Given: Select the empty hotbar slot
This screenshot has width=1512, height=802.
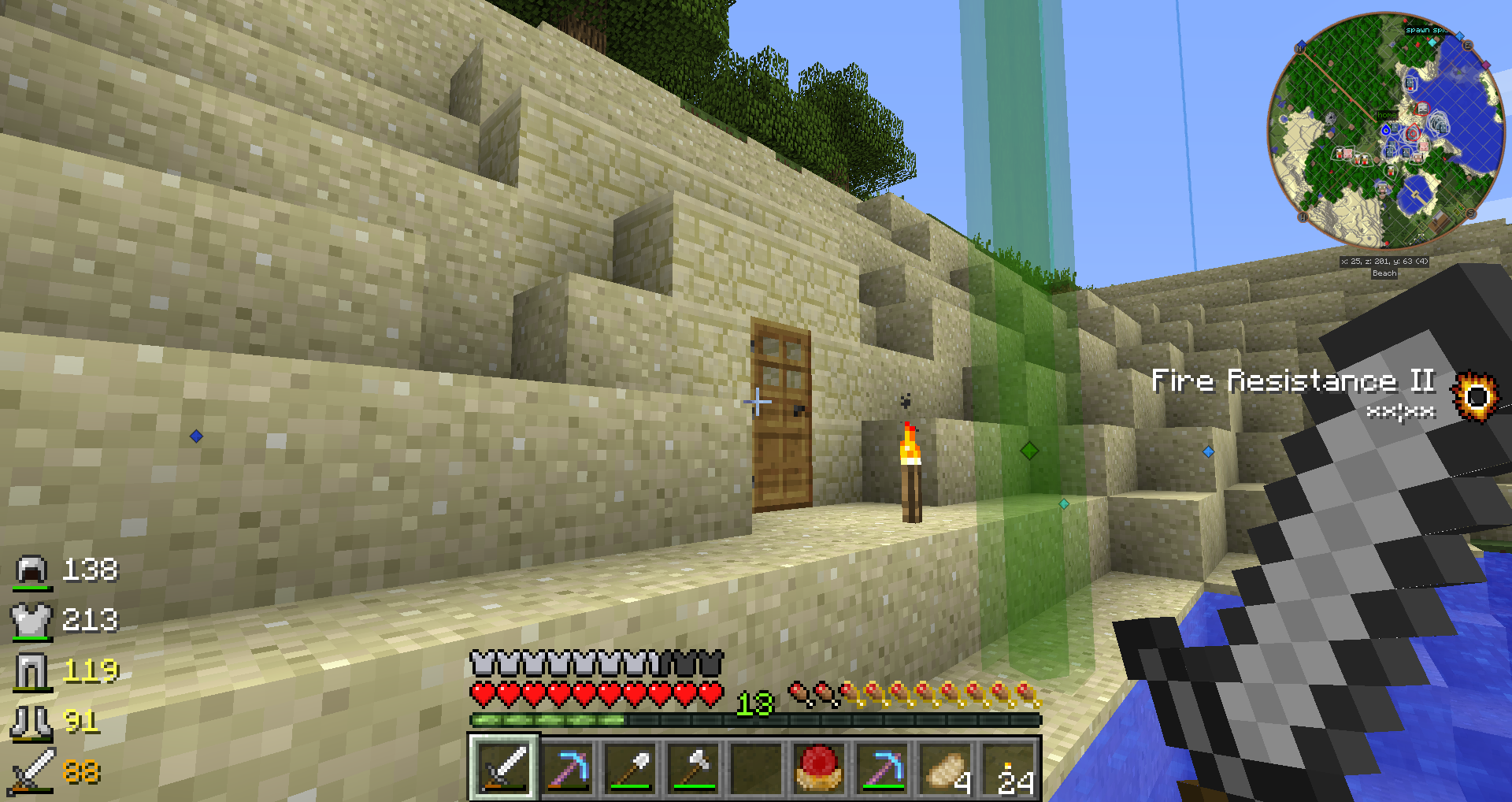Looking at the screenshot, I should 756,768.
